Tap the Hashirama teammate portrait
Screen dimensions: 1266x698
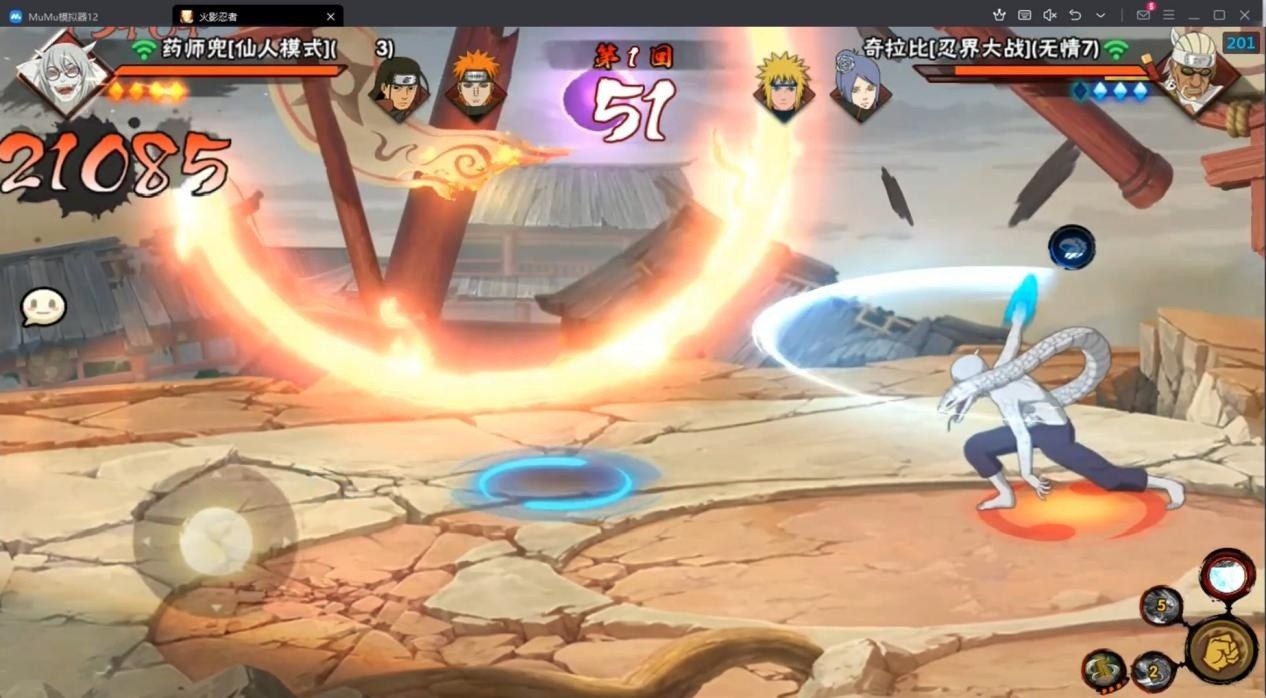click(x=398, y=88)
